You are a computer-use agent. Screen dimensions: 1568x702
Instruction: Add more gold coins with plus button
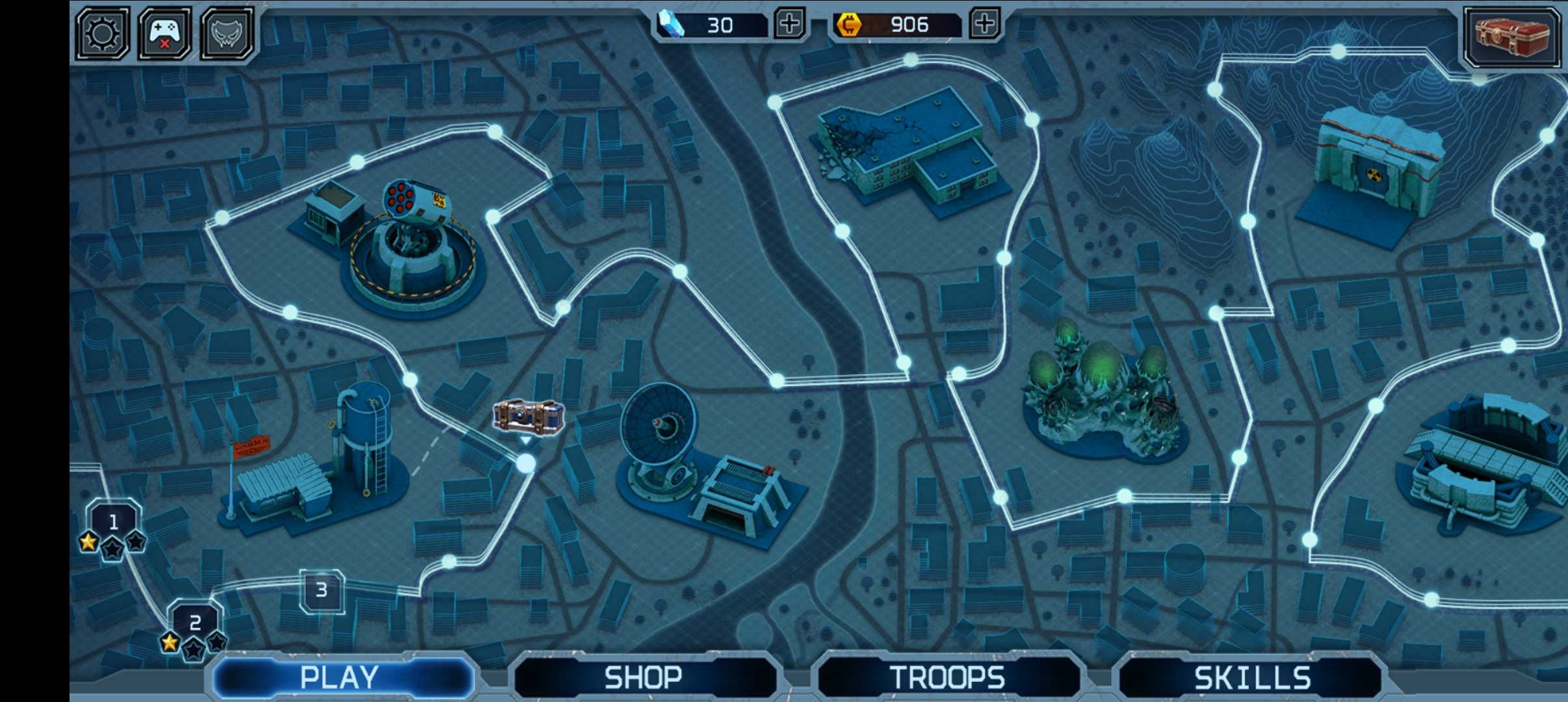(x=985, y=25)
